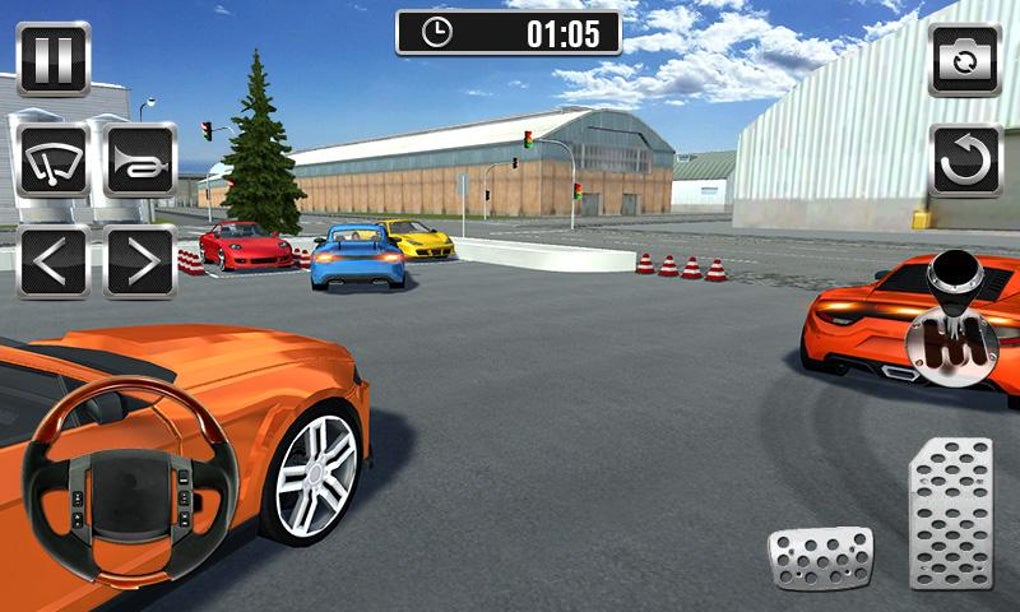Tap the brake pedal
Screen dimensions: 1020x612
point(820,557)
